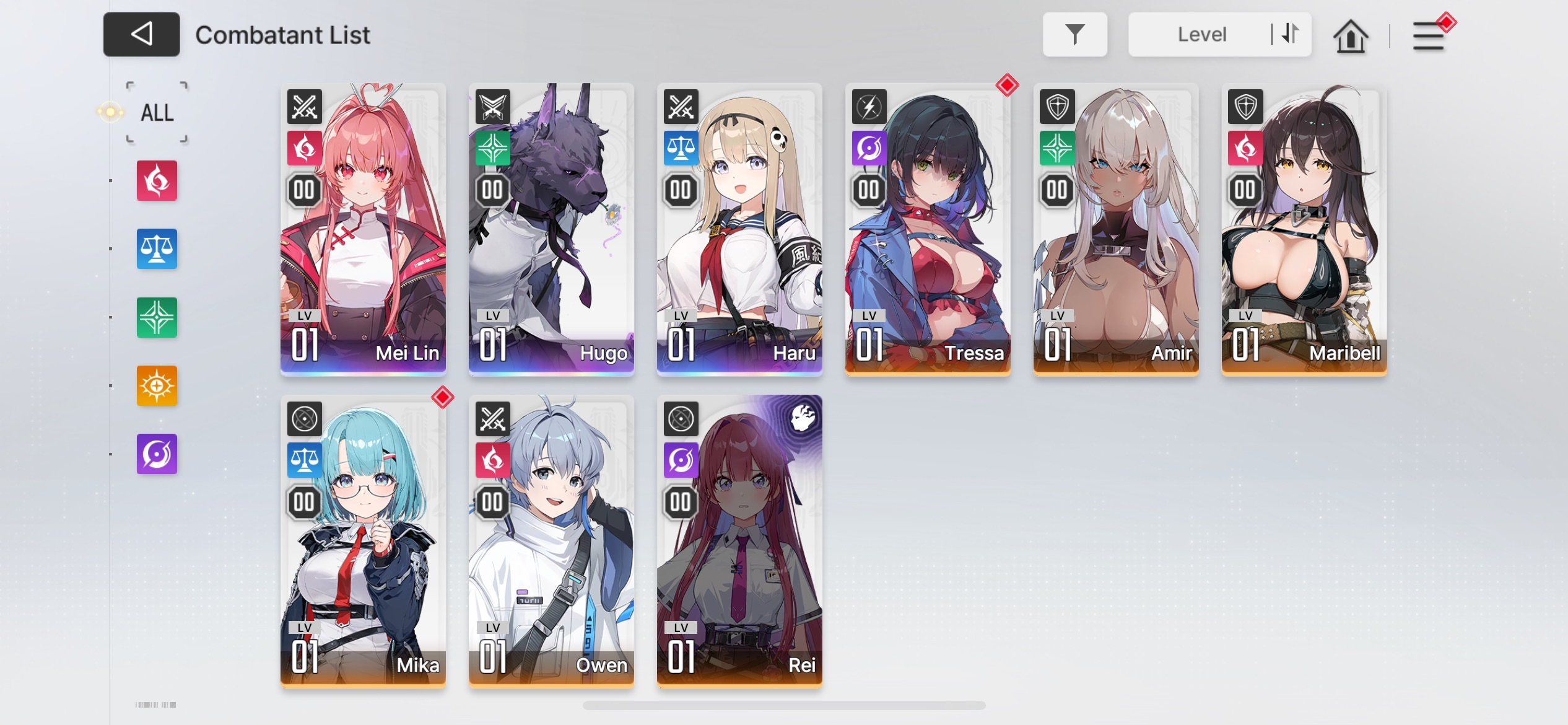Toggle sort order arrows
Viewport: 1568px width, 725px height.
pyautogui.click(x=1291, y=34)
